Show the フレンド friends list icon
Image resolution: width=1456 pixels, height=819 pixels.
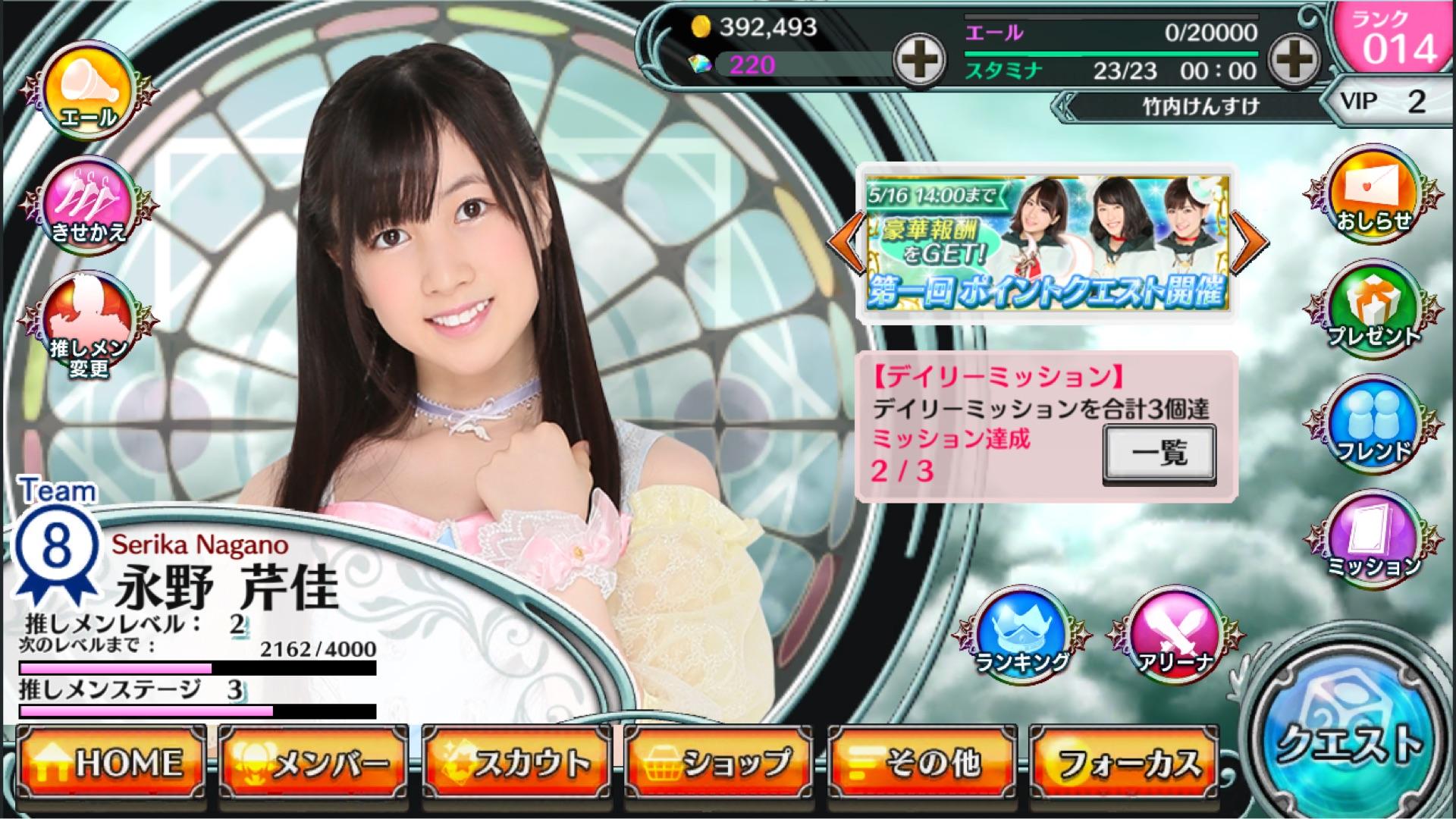pos(1372,426)
